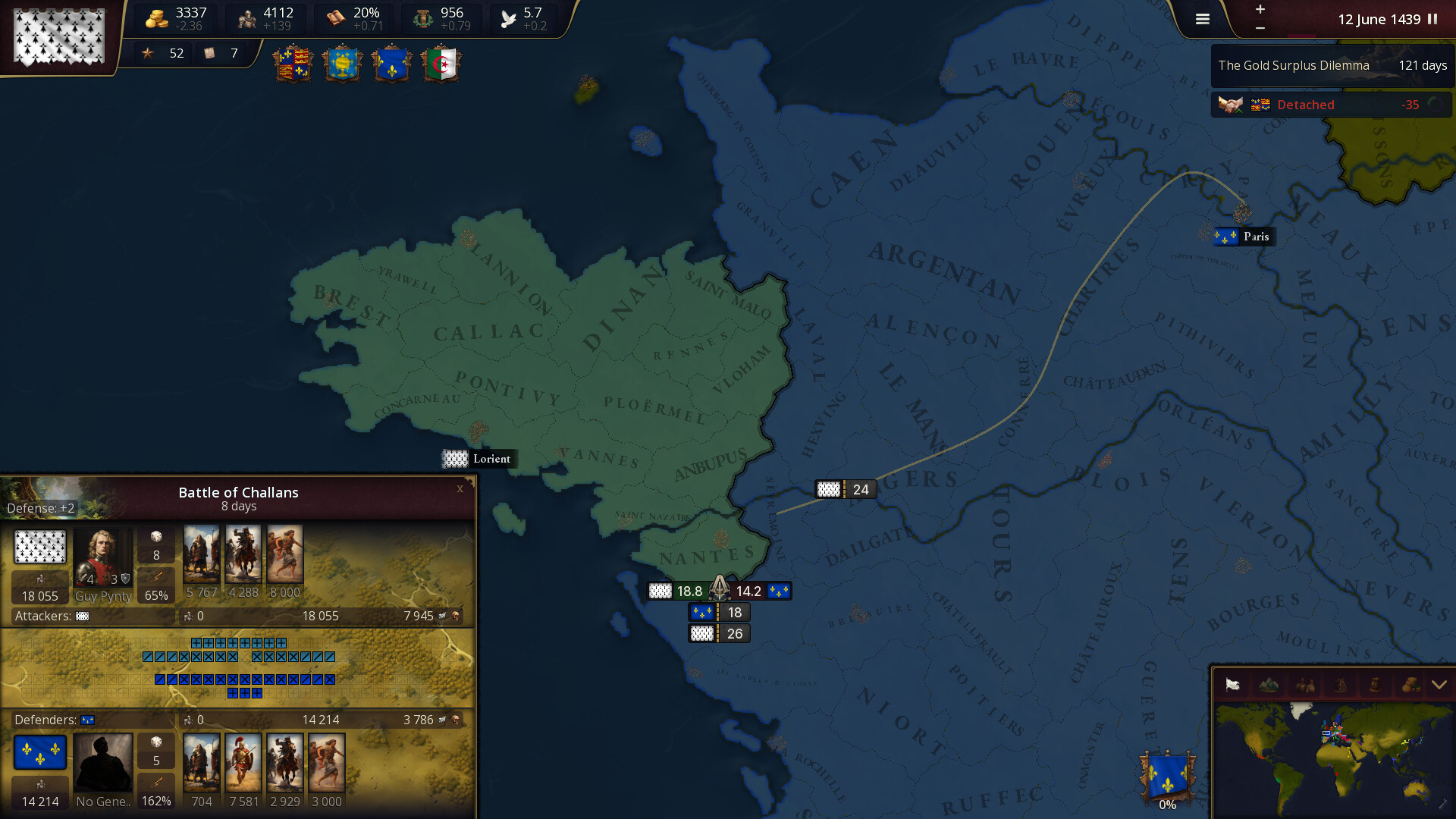The image size is (1456, 819).
Task: Open the prestige star panel showing 52
Action: (162, 53)
